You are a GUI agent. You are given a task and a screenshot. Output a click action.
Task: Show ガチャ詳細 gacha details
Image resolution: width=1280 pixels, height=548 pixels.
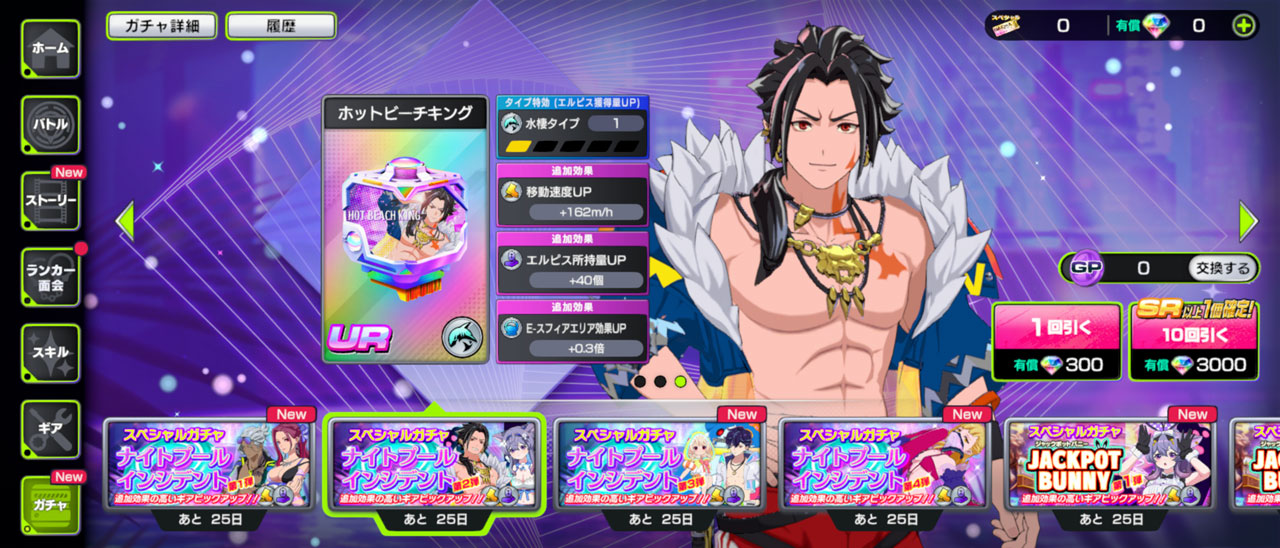point(161,25)
